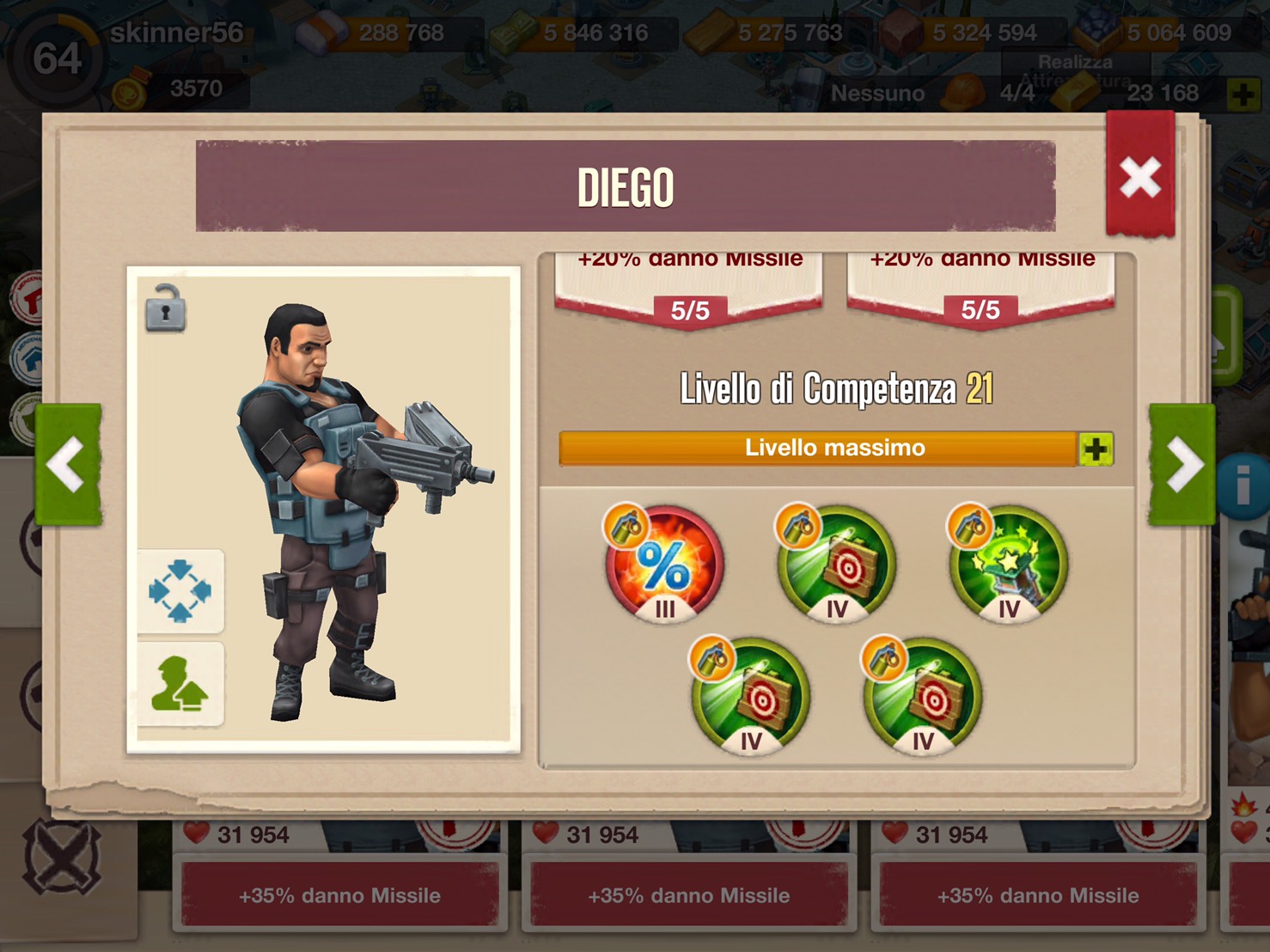
Task: Open the green soldier upgrade icon
Action: pyautogui.click(x=180, y=685)
